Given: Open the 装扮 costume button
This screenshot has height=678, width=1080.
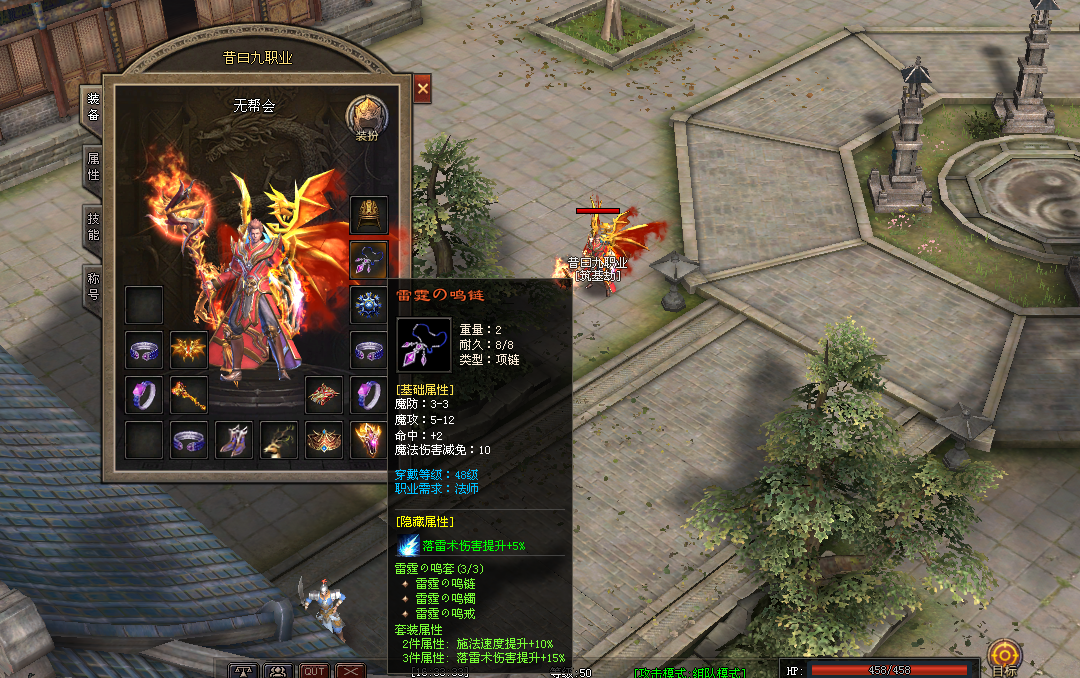Looking at the screenshot, I should [x=366, y=119].
